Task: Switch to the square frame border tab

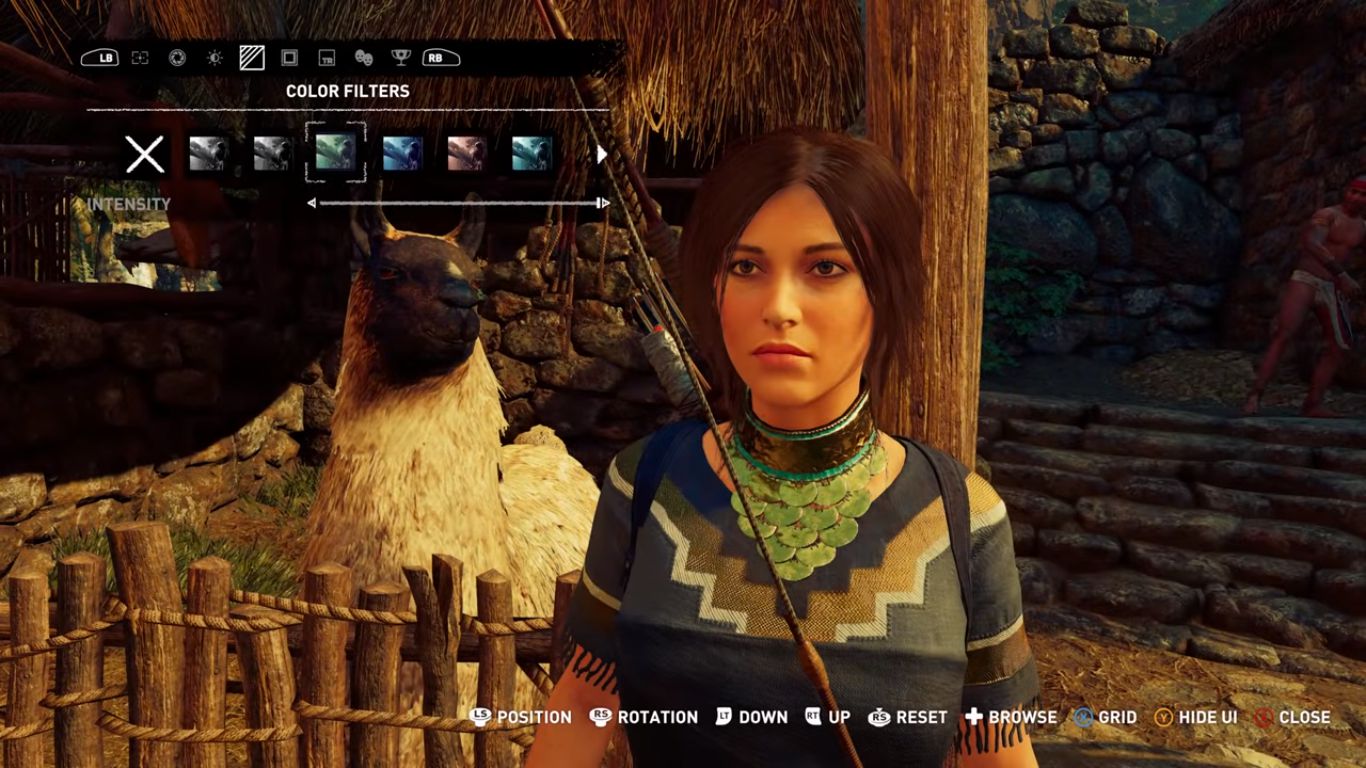Action: [x=289, y=58]
